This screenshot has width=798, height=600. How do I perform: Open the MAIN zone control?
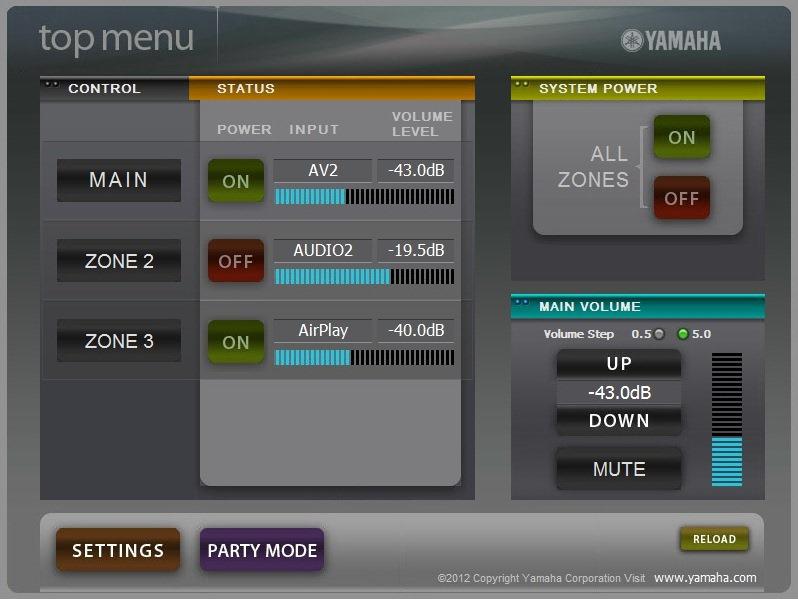tap(119, 180)
